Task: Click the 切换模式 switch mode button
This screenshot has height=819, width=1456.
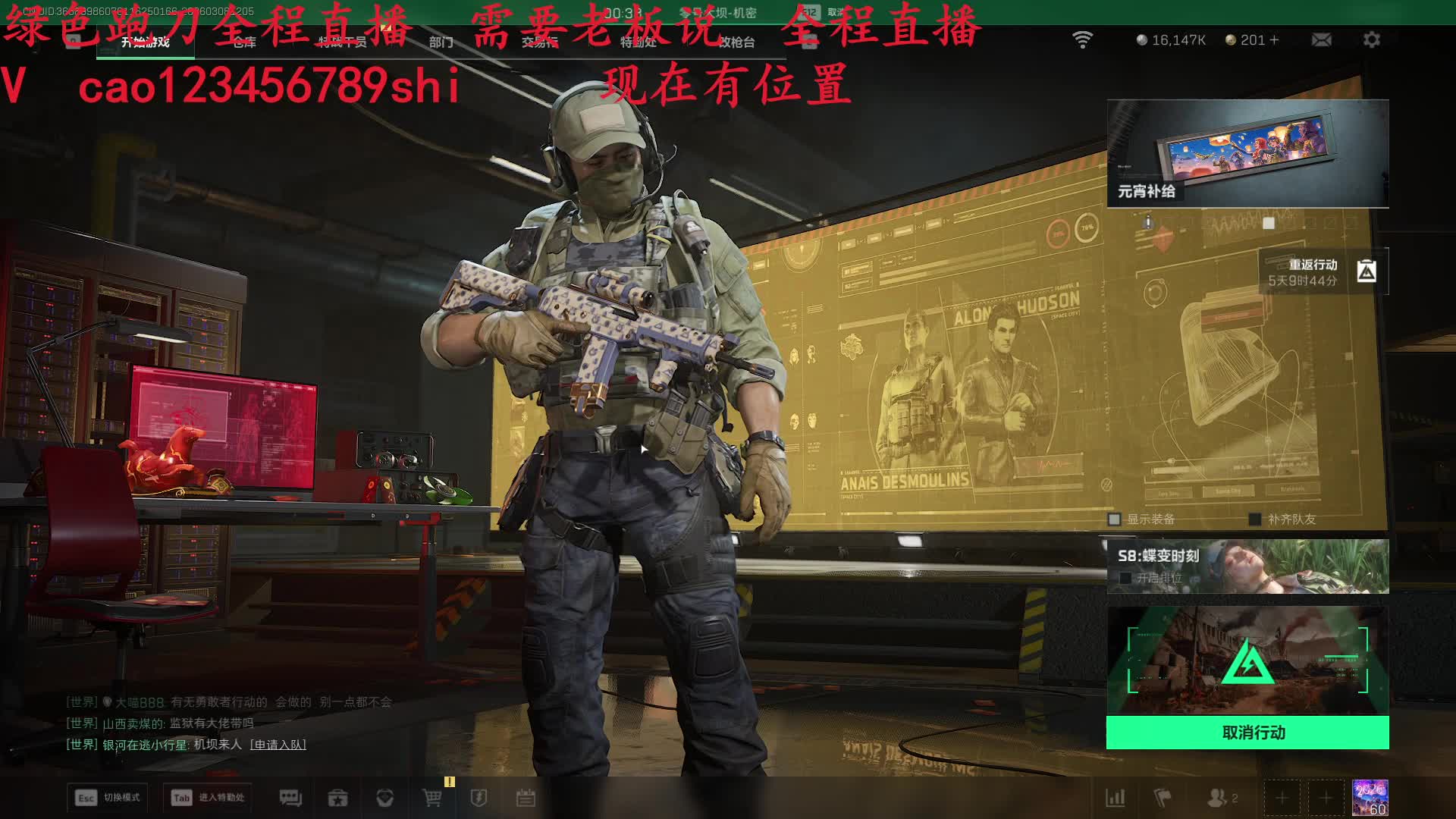Action: (x=108, y=798)
